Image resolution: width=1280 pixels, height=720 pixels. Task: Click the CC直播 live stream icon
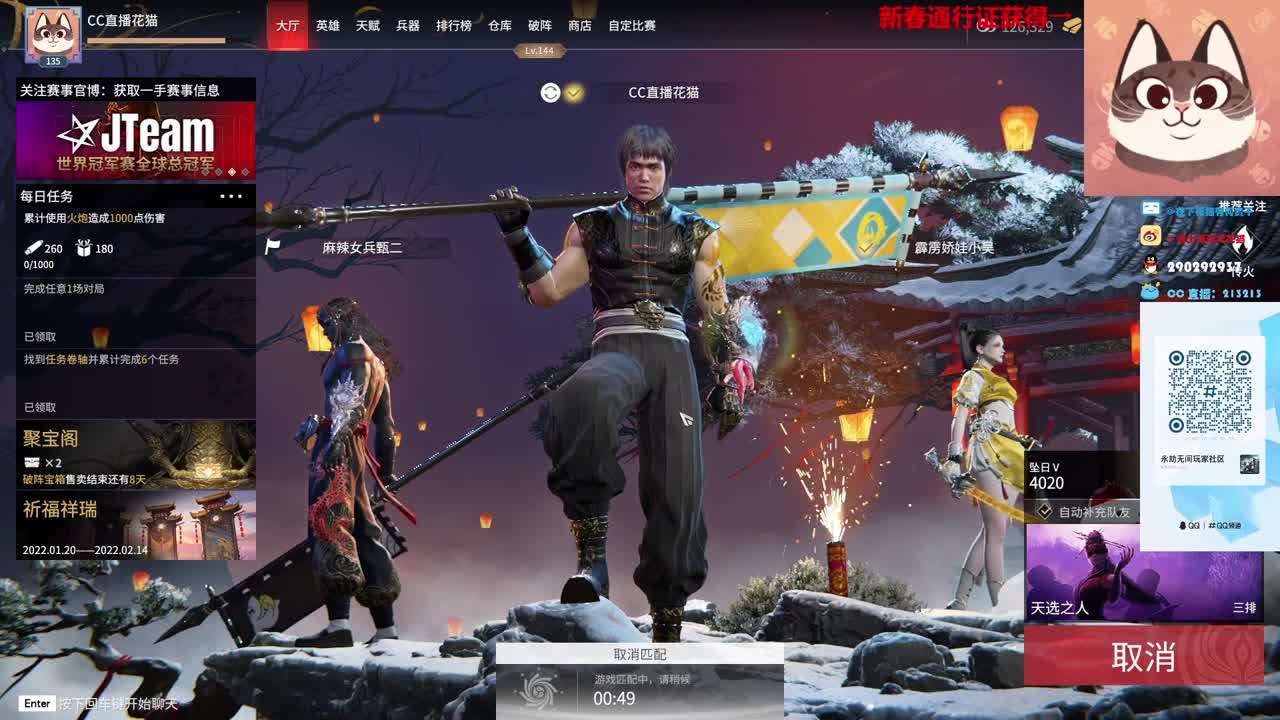(1150, 292)
